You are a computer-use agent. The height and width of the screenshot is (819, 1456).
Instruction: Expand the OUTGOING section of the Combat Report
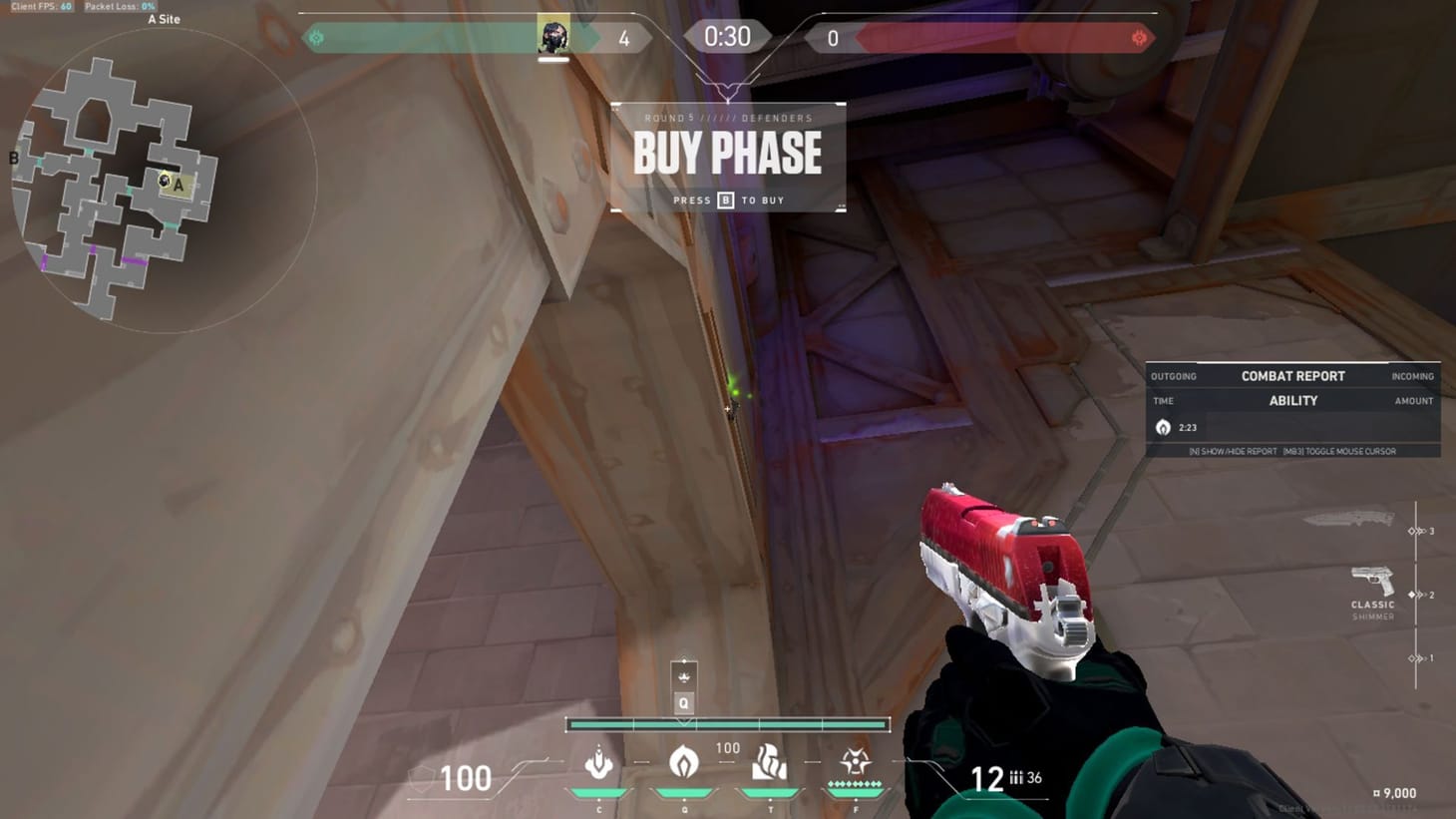tap(1173, 376)
